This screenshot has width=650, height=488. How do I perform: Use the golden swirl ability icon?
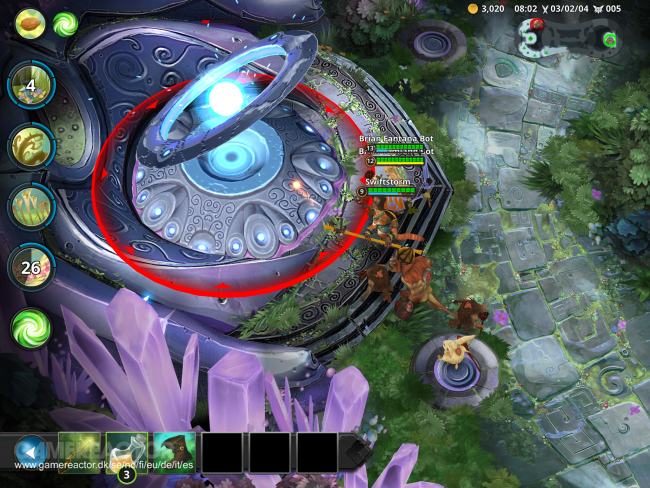coord(31,146)
